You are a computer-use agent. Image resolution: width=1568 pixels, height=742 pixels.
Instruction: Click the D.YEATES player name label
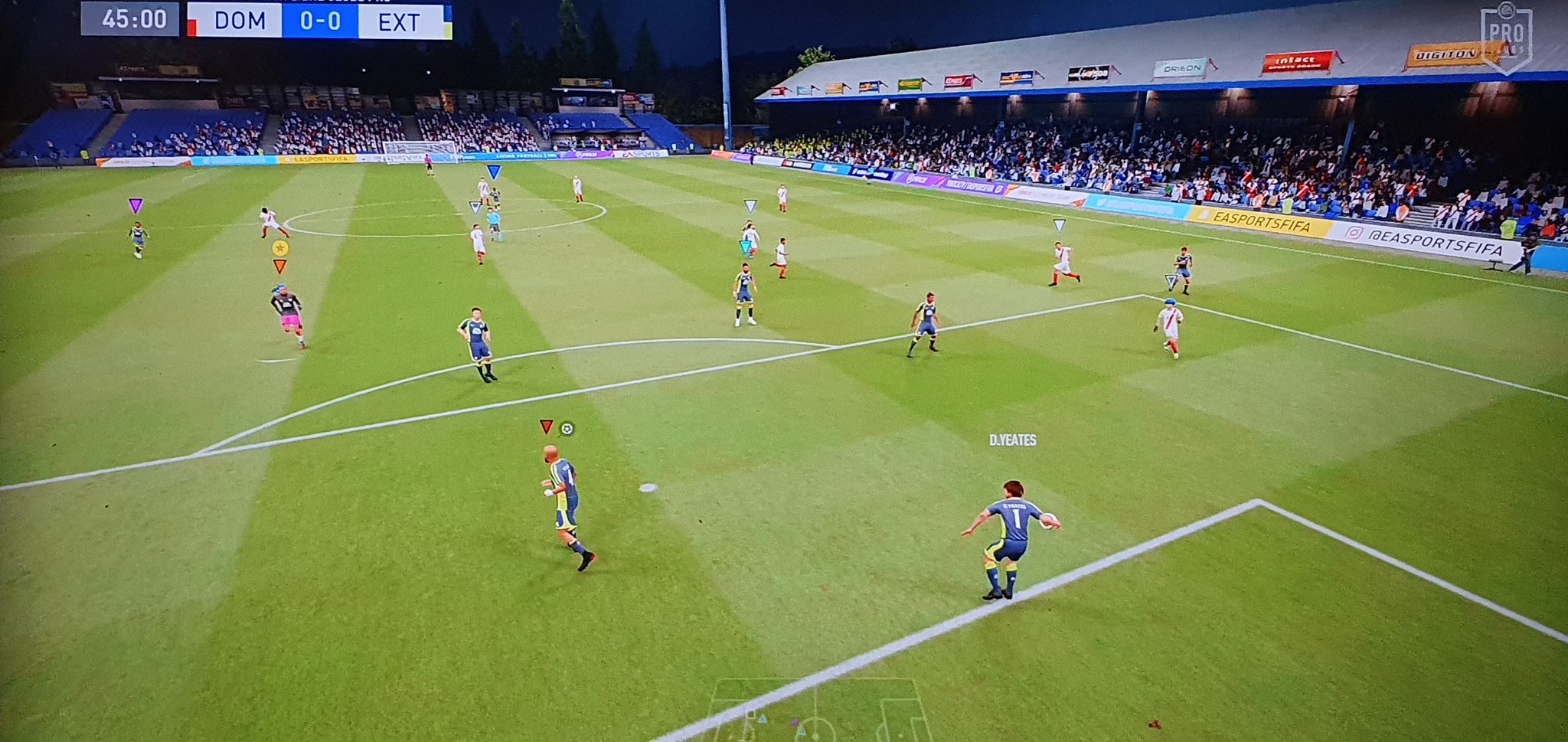1012,440
